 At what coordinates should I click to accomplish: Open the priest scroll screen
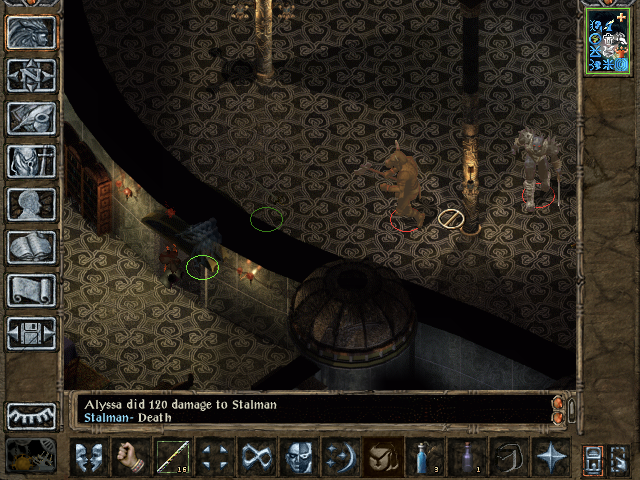point(31,290)
